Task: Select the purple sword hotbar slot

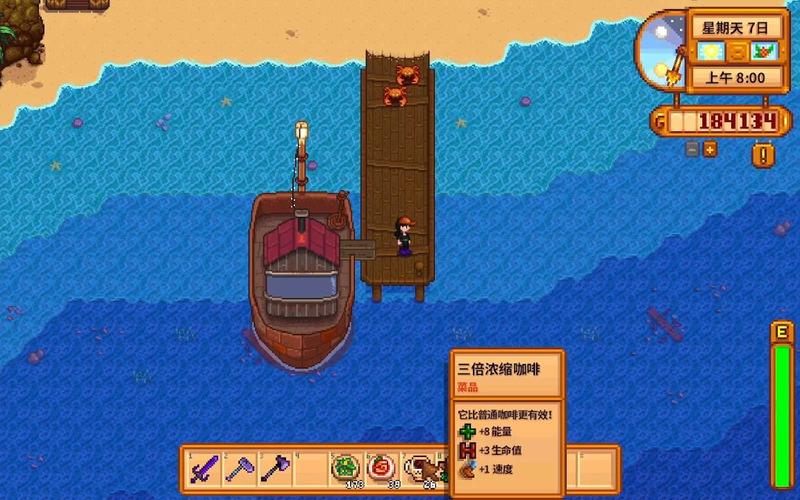Action: point(204,468)
